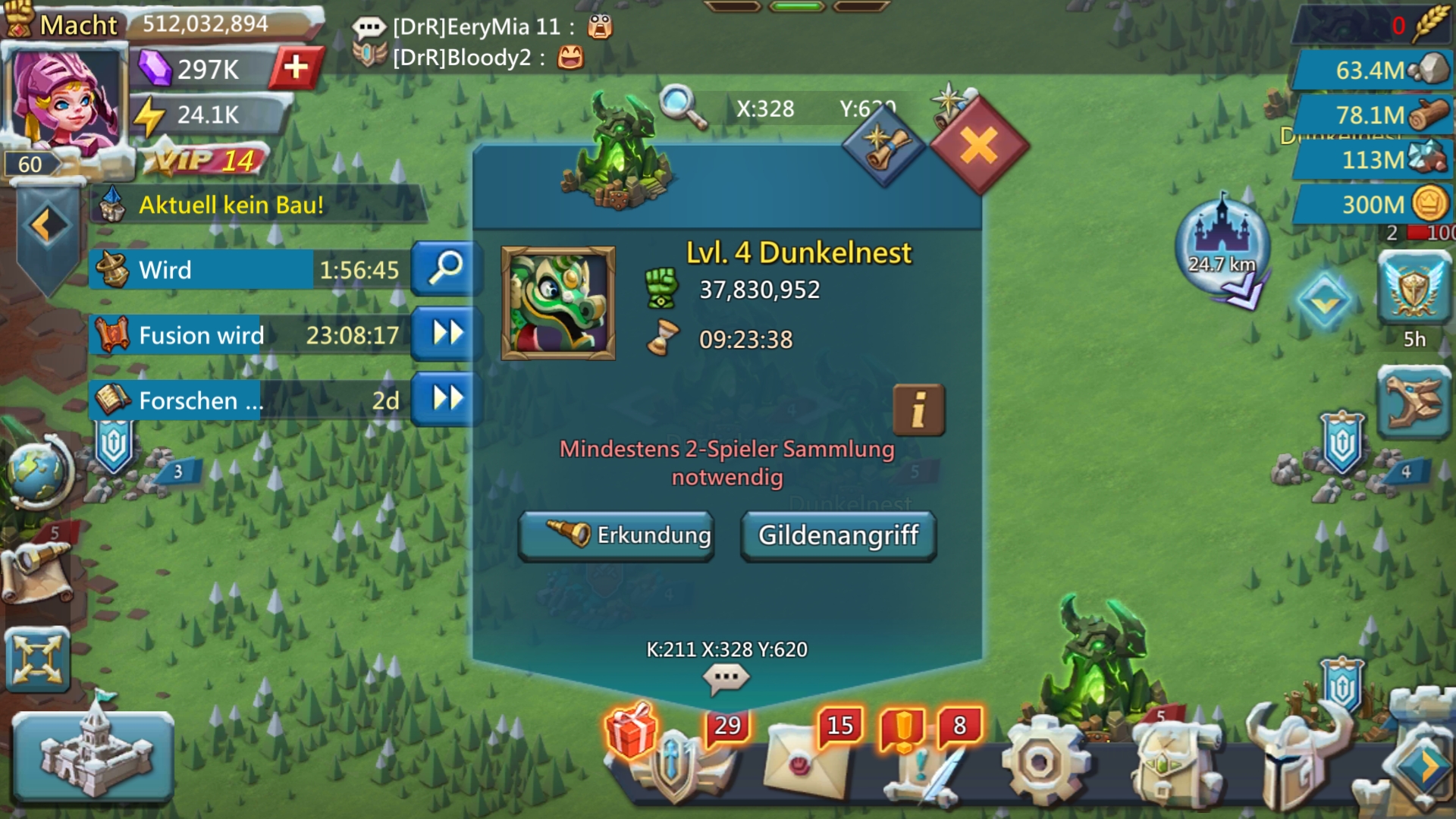The height and width of the screenshot is (819, 1456).
Task: Open the brown info button
Action: (918, 410)
